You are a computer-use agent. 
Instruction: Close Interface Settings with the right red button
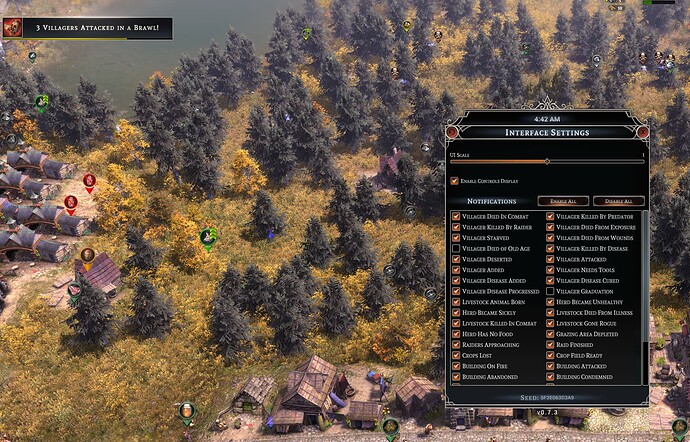pos(642,131)
